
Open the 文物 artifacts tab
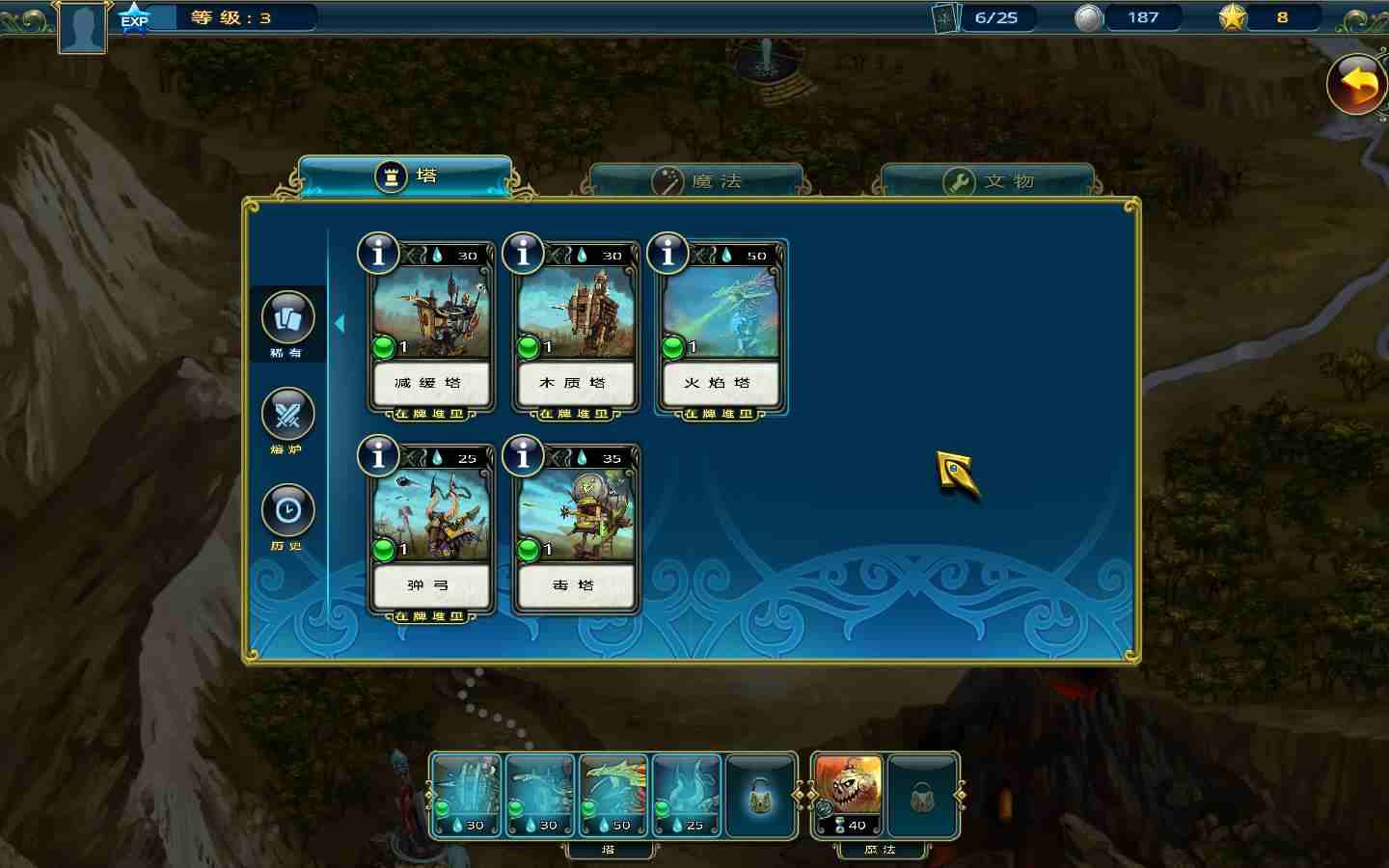[988, 181]
